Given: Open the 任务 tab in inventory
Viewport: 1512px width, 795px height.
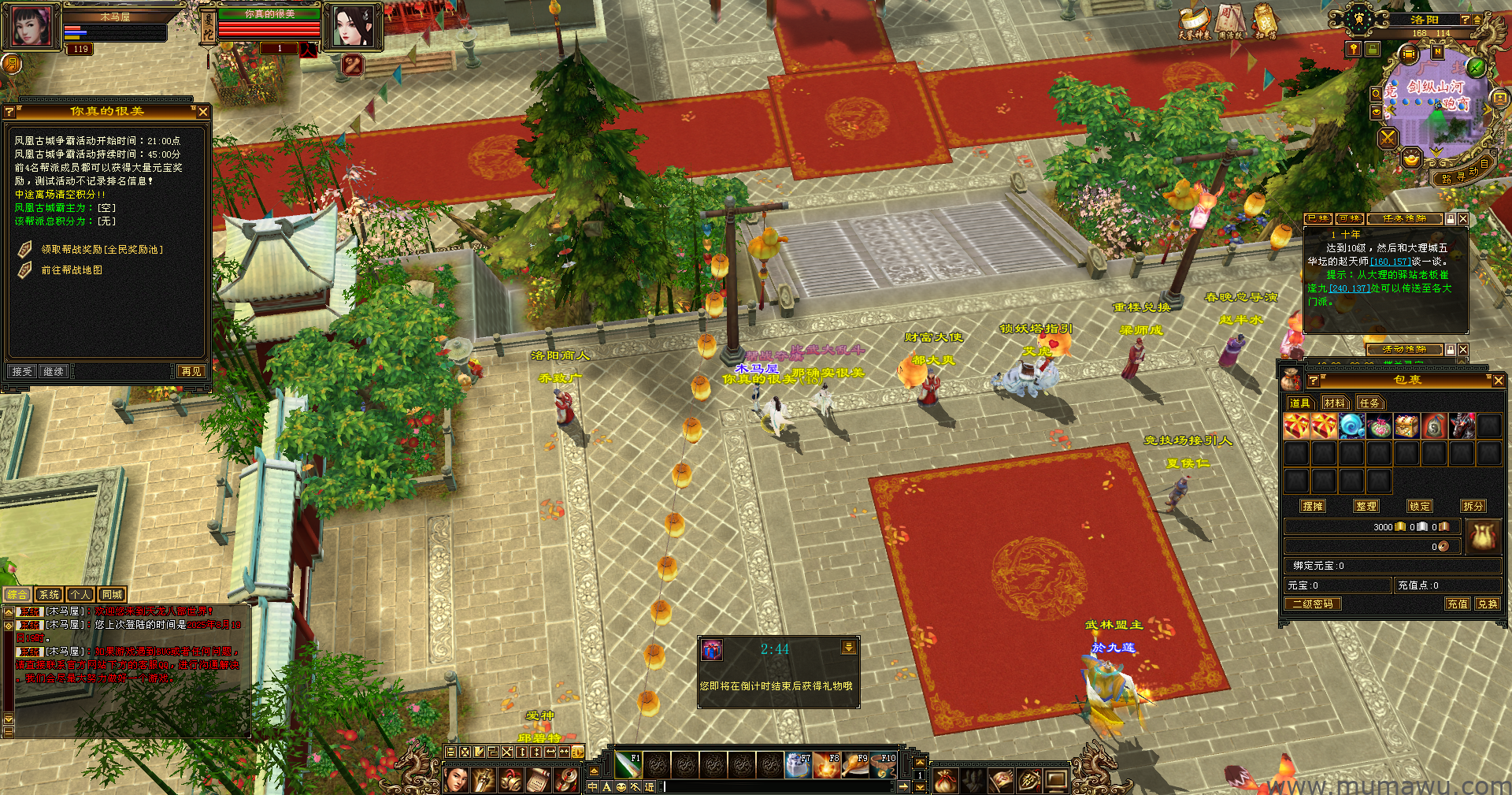Looking at the screenshot, I should (1369, 403).
